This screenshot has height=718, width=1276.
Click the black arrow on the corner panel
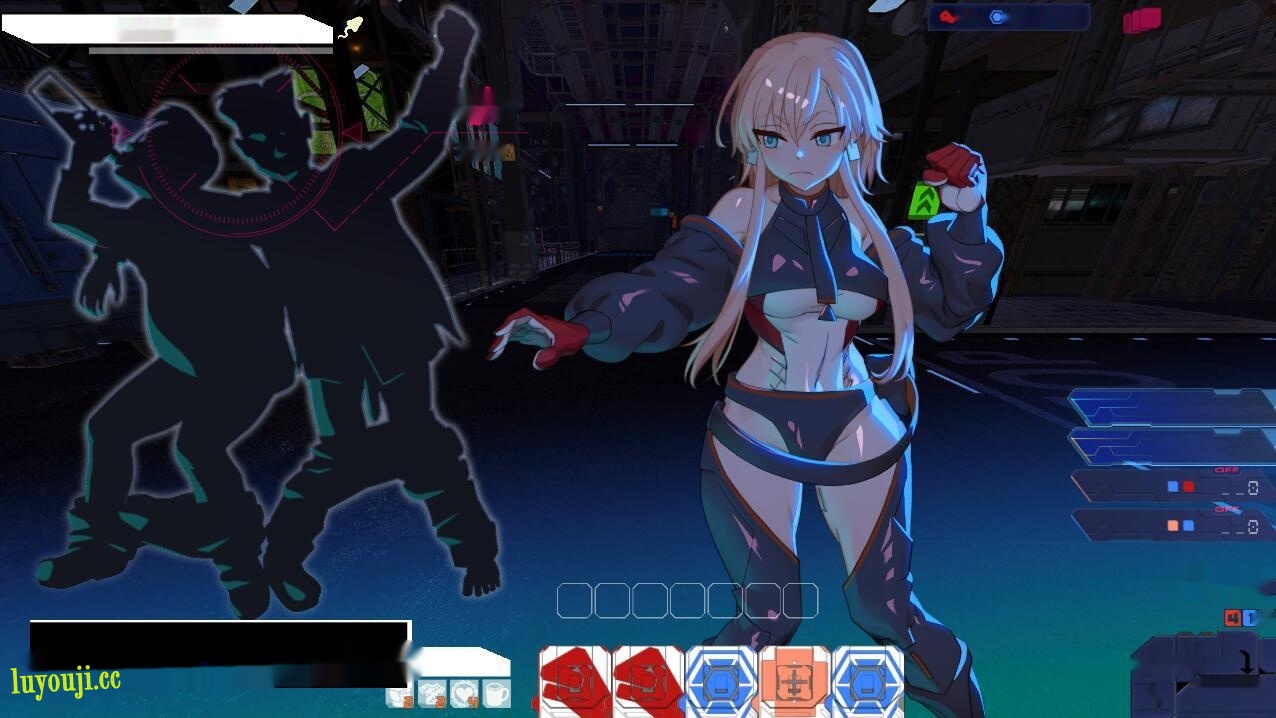pyautogui.click(x=1246, y=662)
